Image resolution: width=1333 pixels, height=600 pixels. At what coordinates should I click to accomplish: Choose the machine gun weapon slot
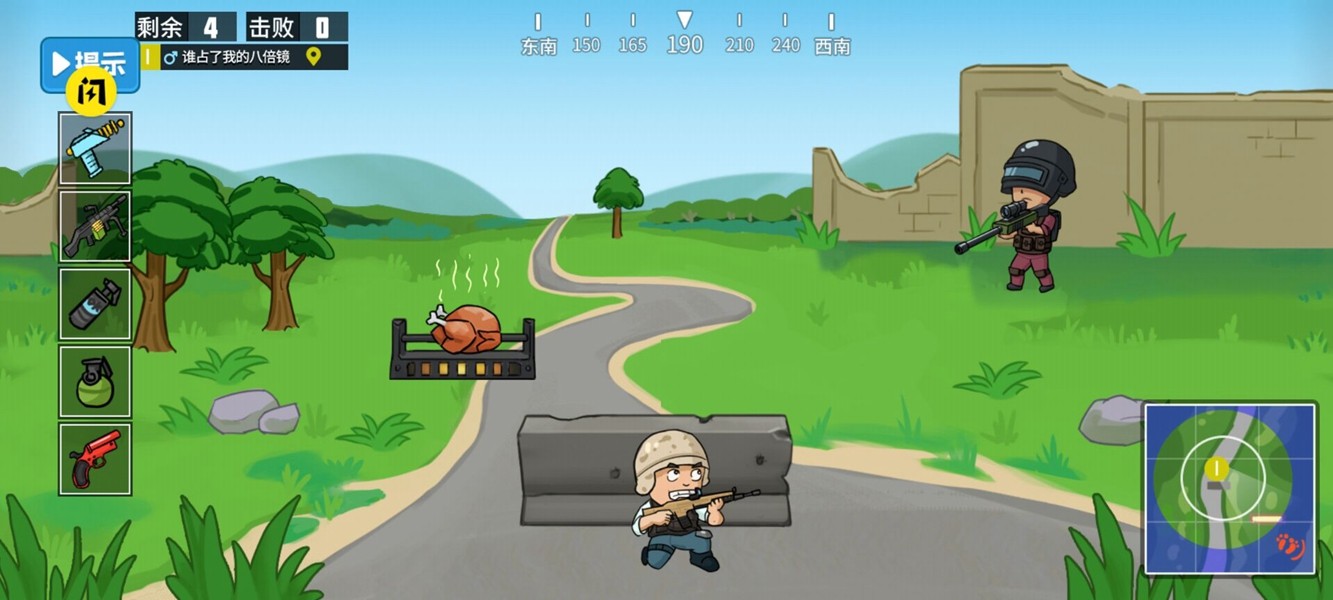click(95, 226)
